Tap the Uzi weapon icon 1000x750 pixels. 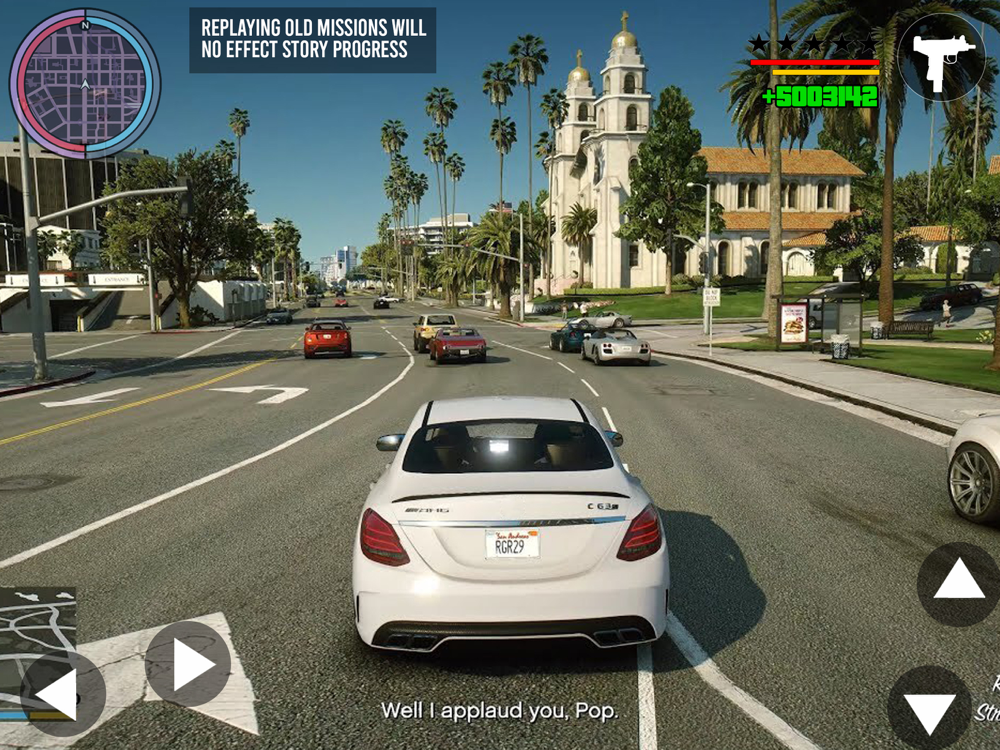click(941, 58)
